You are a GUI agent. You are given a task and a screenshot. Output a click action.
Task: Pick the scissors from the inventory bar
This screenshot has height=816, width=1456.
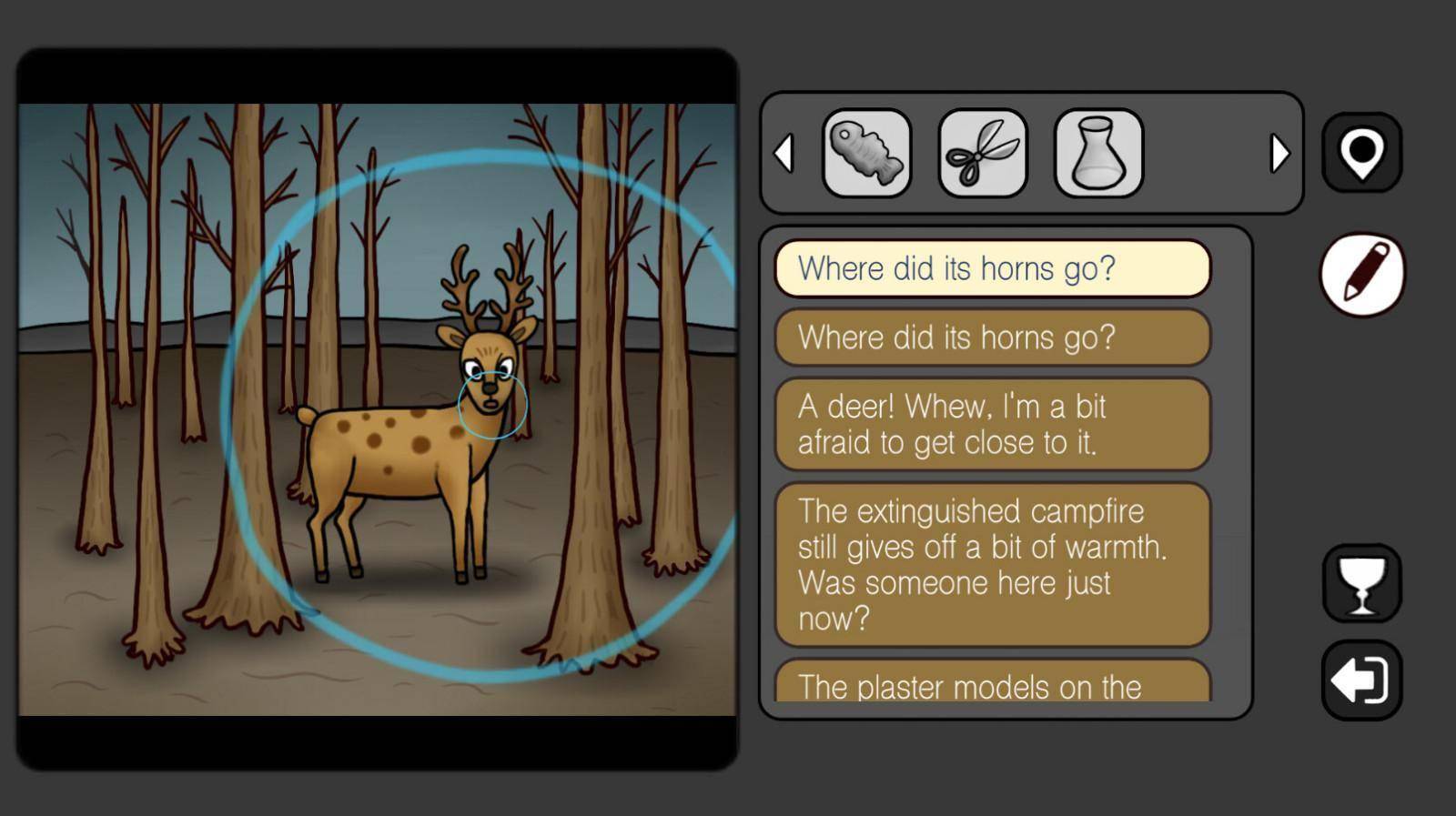point(983,153)
